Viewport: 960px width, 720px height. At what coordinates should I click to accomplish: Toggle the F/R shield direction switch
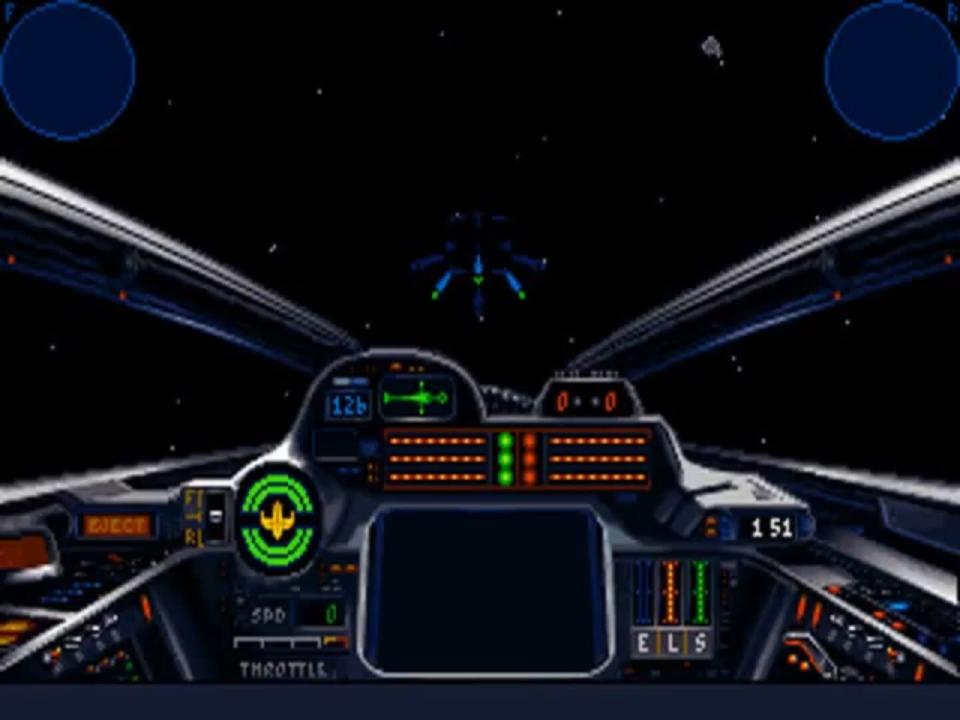(215, 516)
